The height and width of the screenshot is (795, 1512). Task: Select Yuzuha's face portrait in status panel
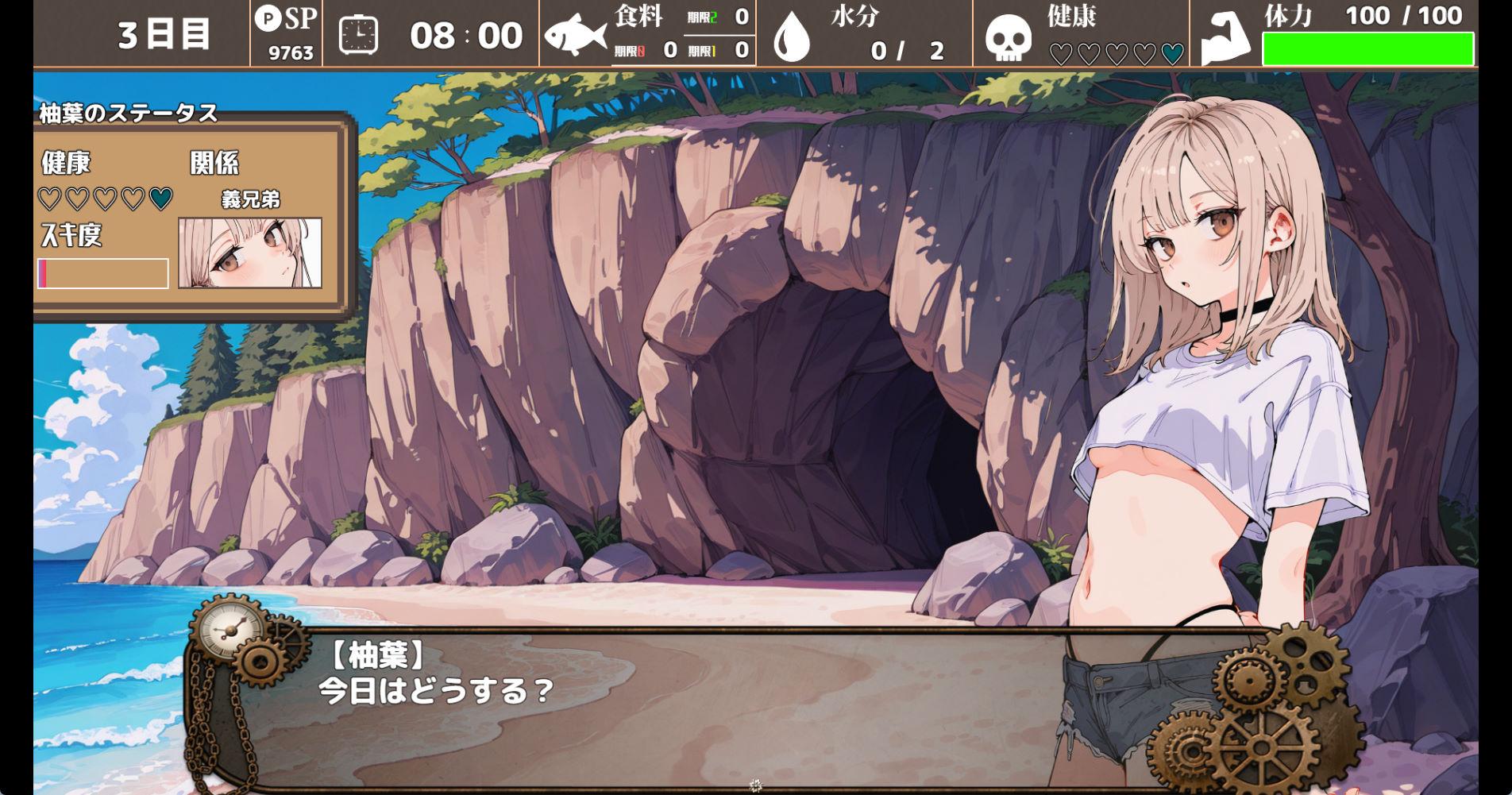(250, 253)
